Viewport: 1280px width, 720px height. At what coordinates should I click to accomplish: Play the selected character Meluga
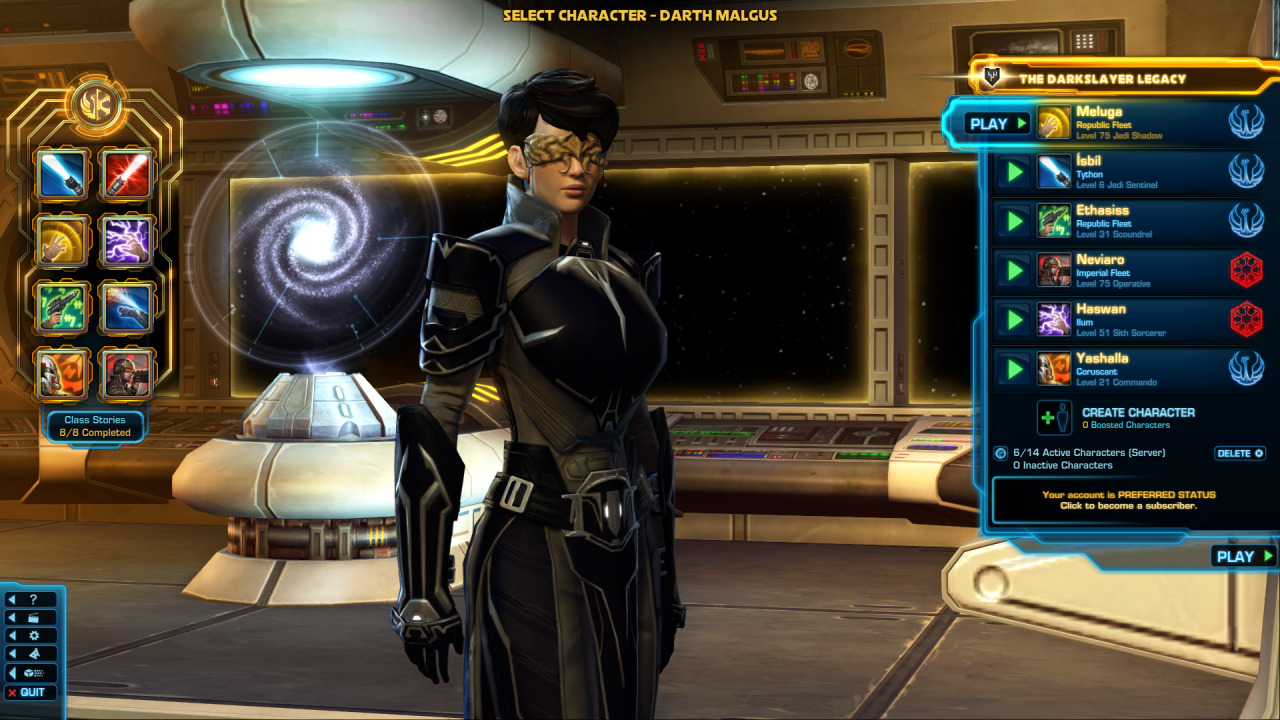pyautogui.click(x=997, y=124)
